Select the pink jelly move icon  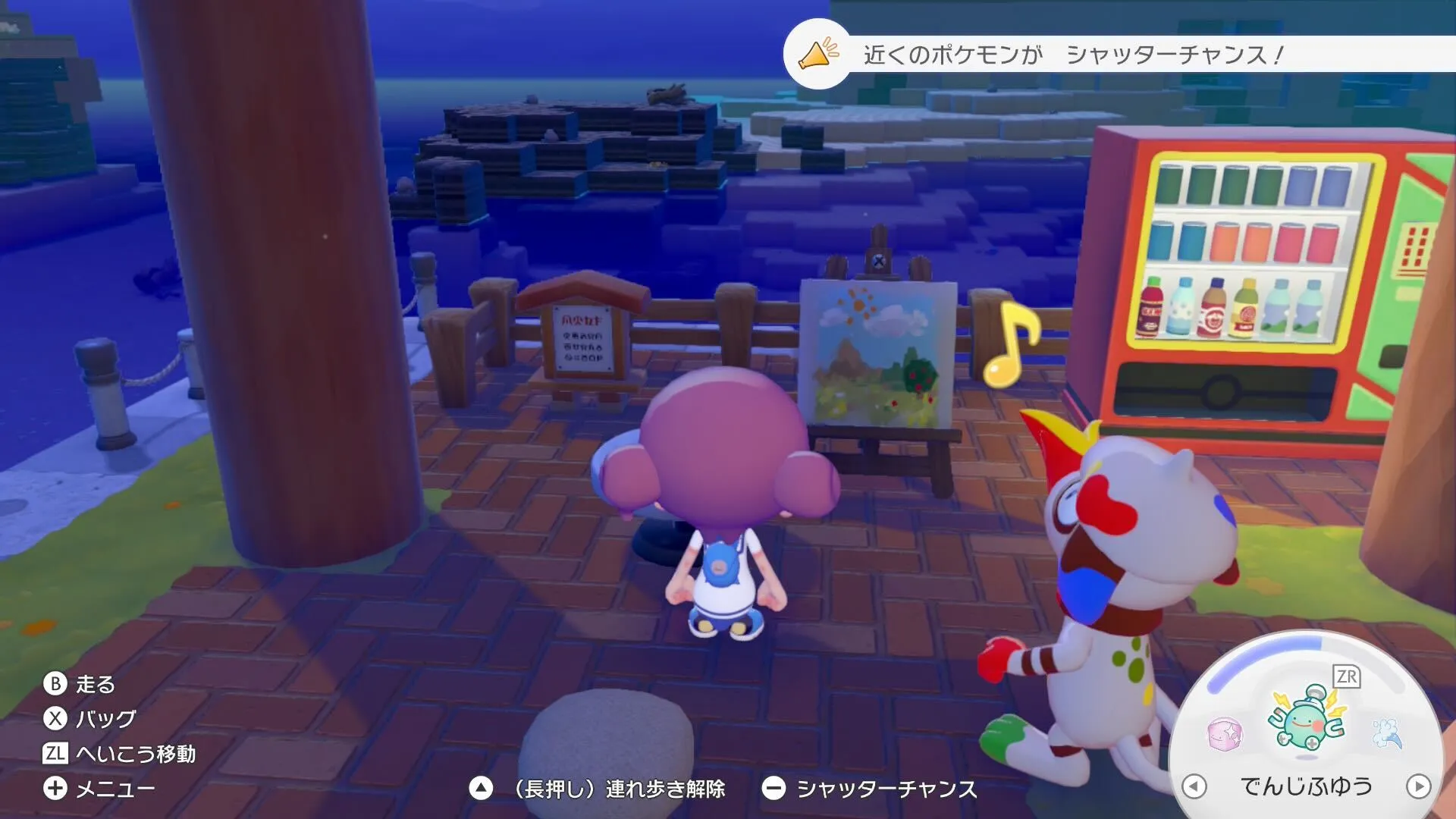coord(1225,734)
